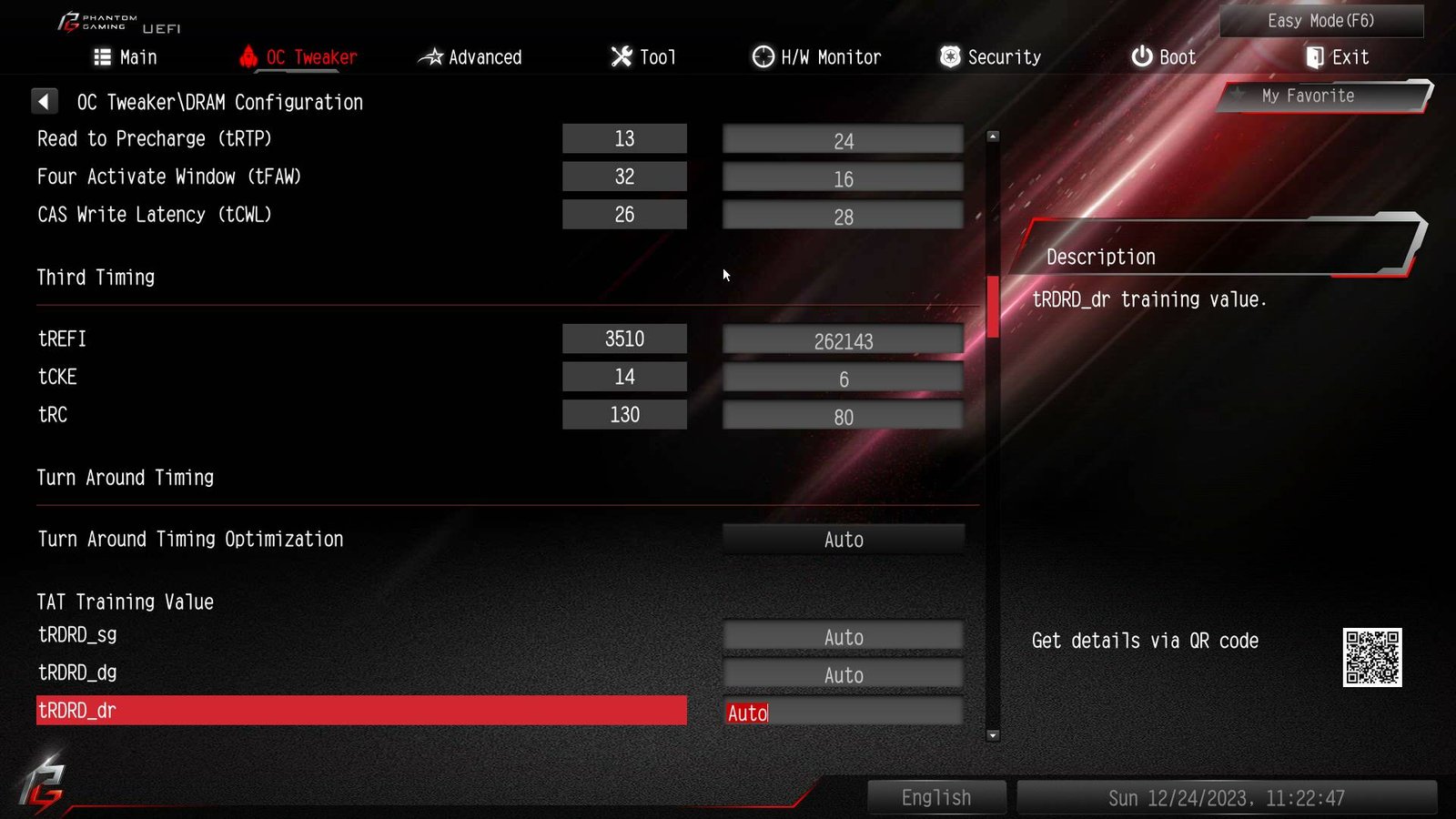1456x819 pixels.
Task: Open the Security tab
Action: click(990, 57)
